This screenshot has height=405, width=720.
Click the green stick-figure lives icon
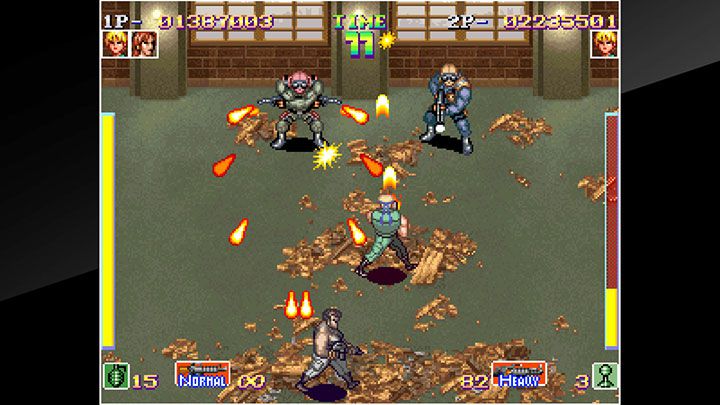(604, 376)
